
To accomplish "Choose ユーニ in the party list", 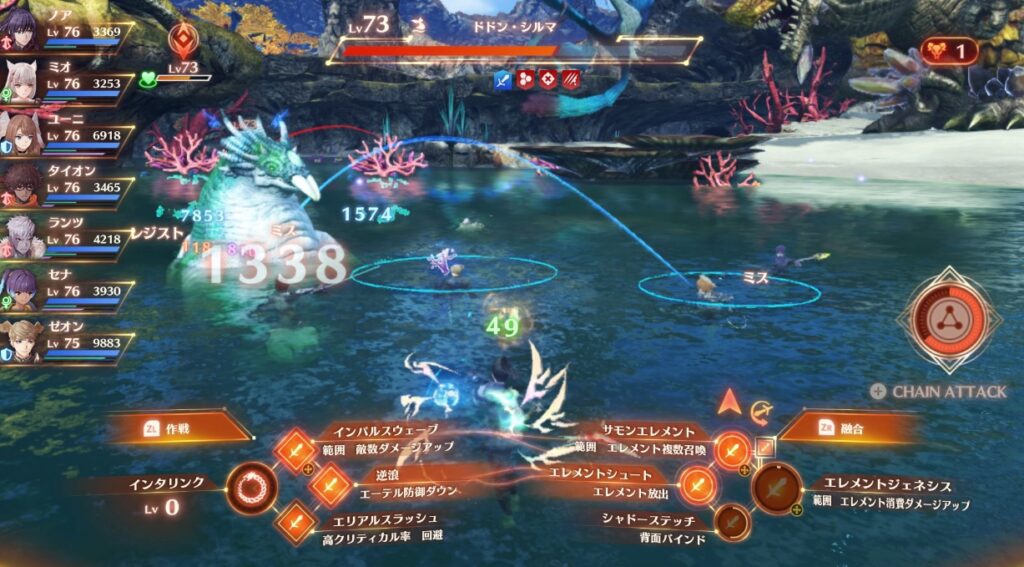I will click(x=20, y=134).
